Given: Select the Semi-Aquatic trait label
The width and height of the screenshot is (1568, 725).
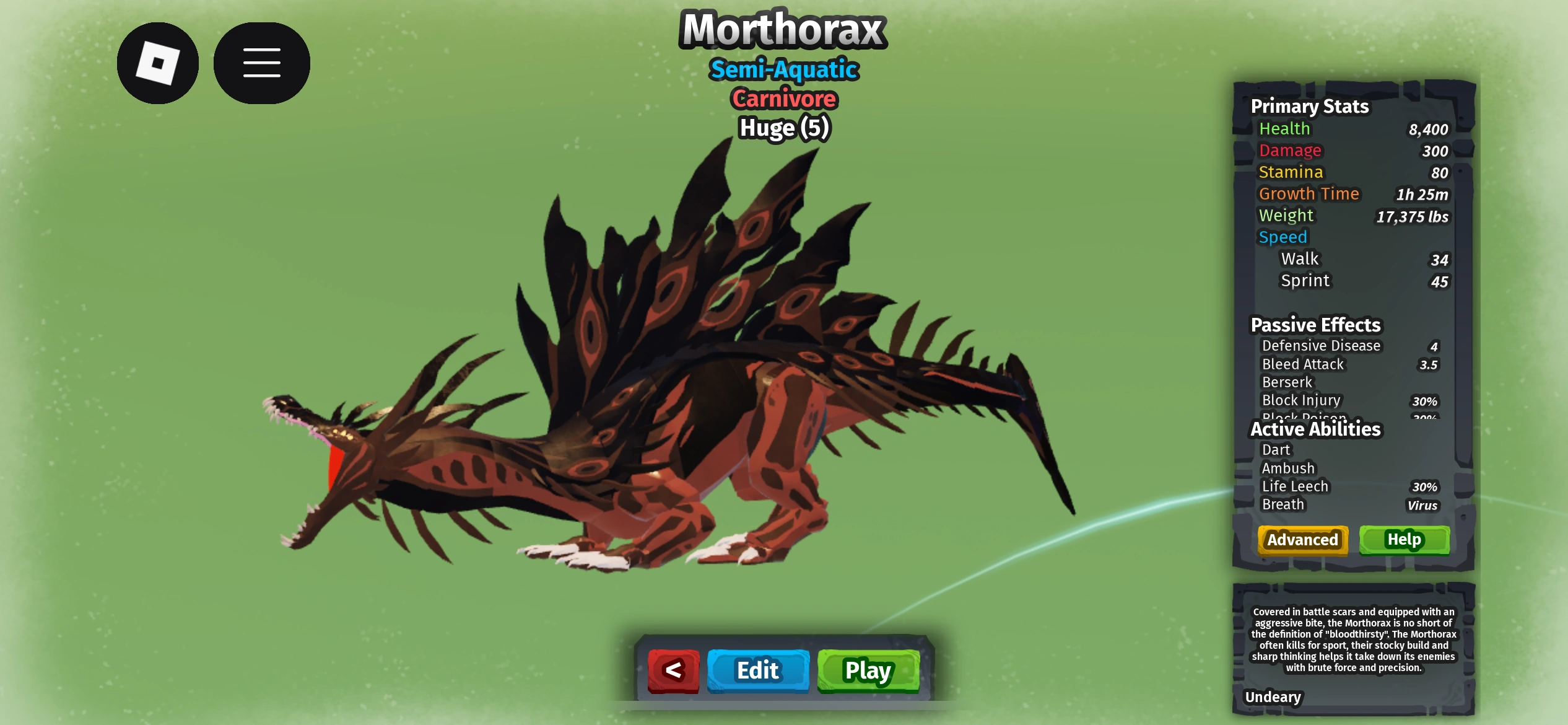Looking at the screenshot, I should click(783, 69).
